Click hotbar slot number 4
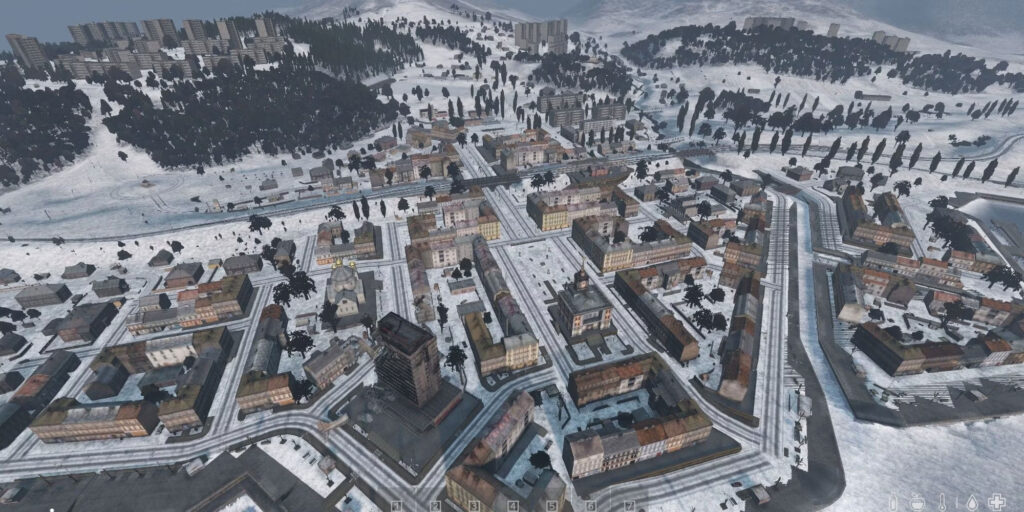The width and height of the screenshot is (1024, 512). click(514, 506)
